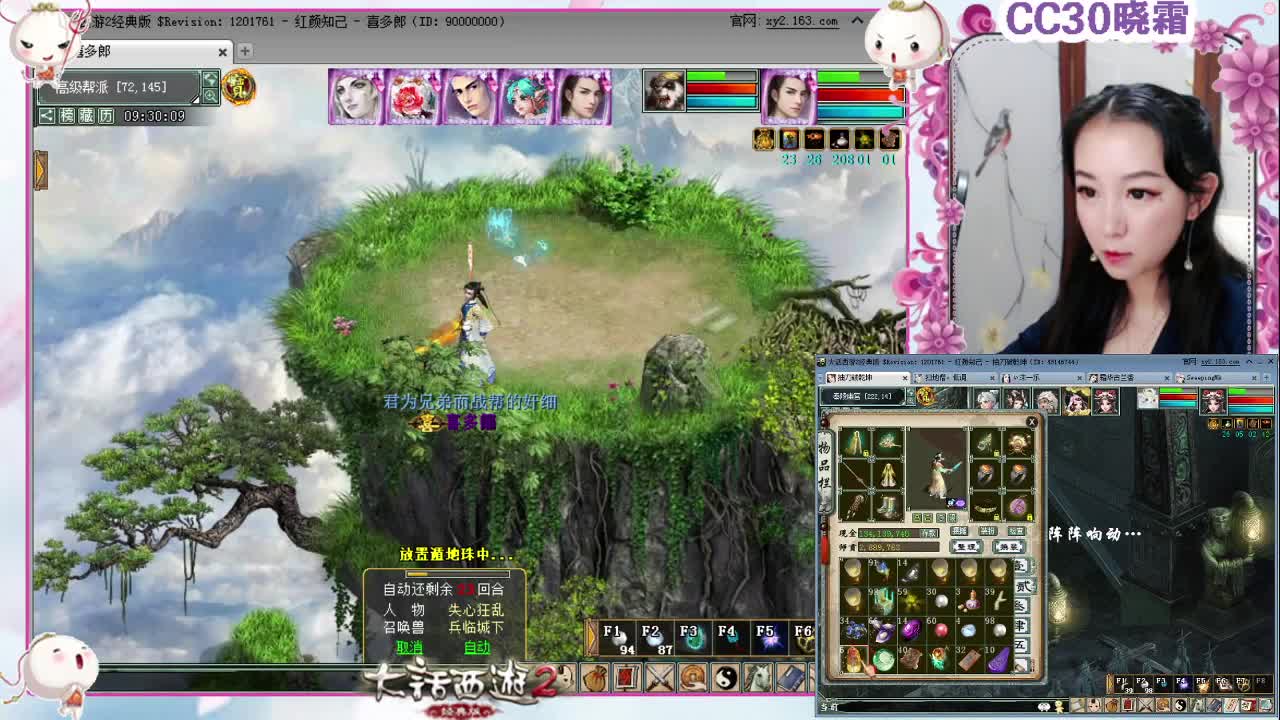Select 兵临城下 as the summon auto skill
The height and width of the screenshot is (720, 1280).
(477, 628)
